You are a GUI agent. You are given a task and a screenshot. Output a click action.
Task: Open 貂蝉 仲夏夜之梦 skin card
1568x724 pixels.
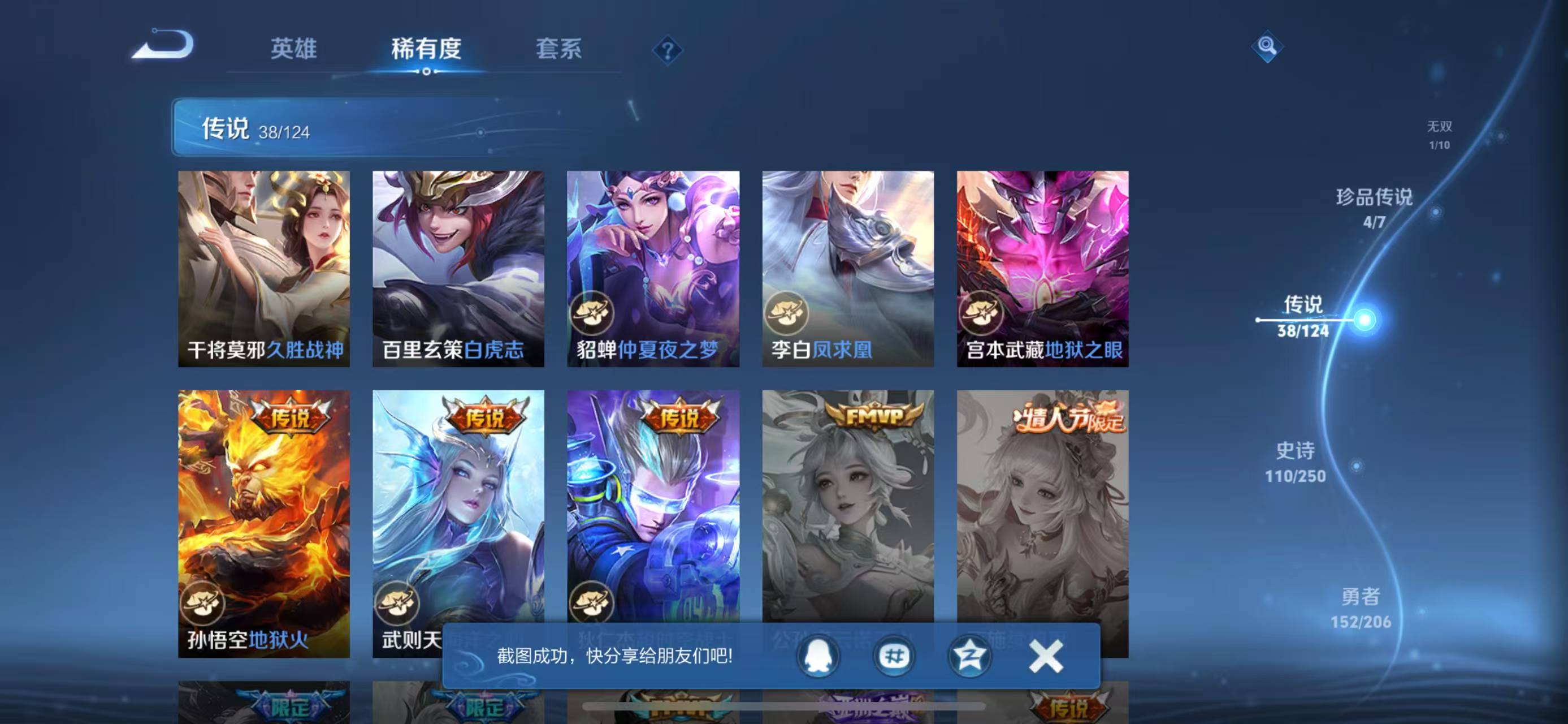coord(653,269)
